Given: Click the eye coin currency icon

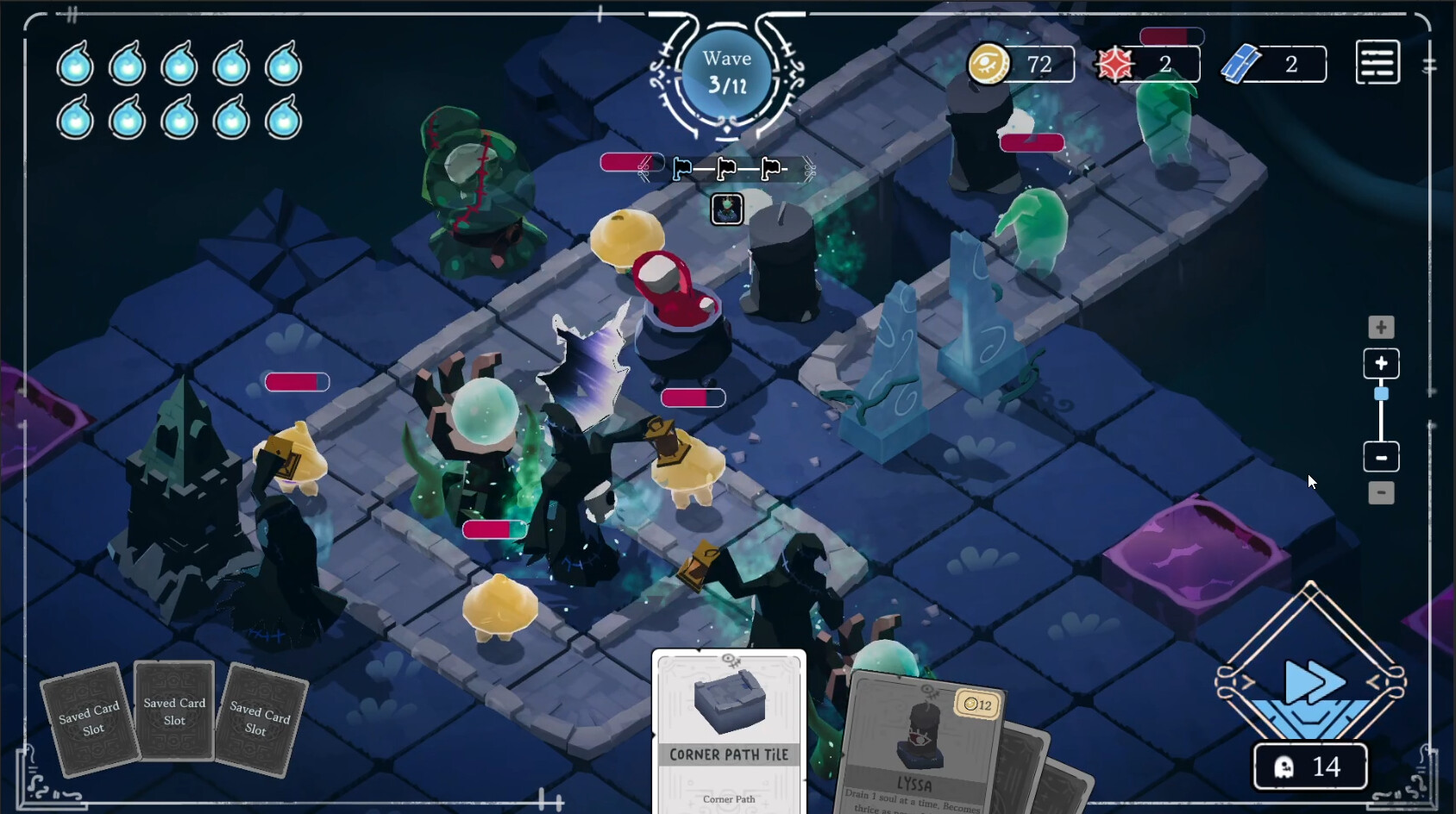Looking at the screenshot, I should (988, 63).
